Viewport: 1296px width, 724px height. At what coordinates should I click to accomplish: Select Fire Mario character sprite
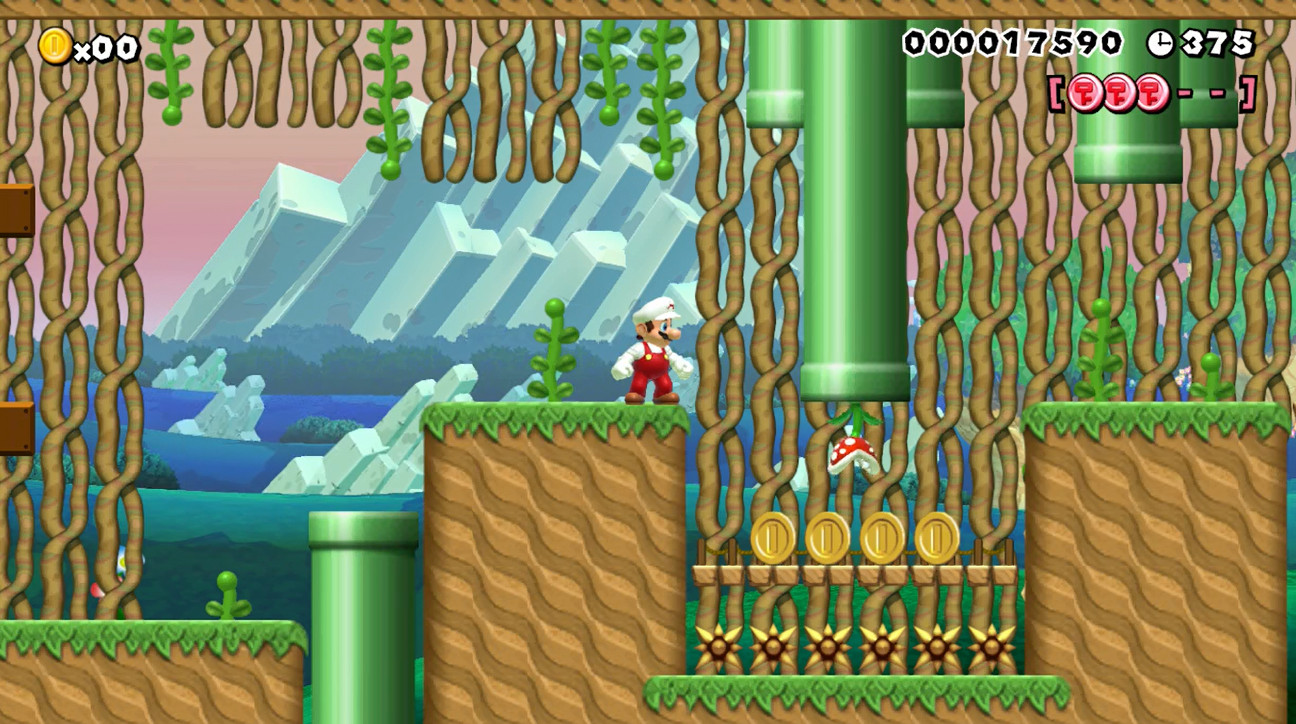pyautogui.click(x=655, y=355)
